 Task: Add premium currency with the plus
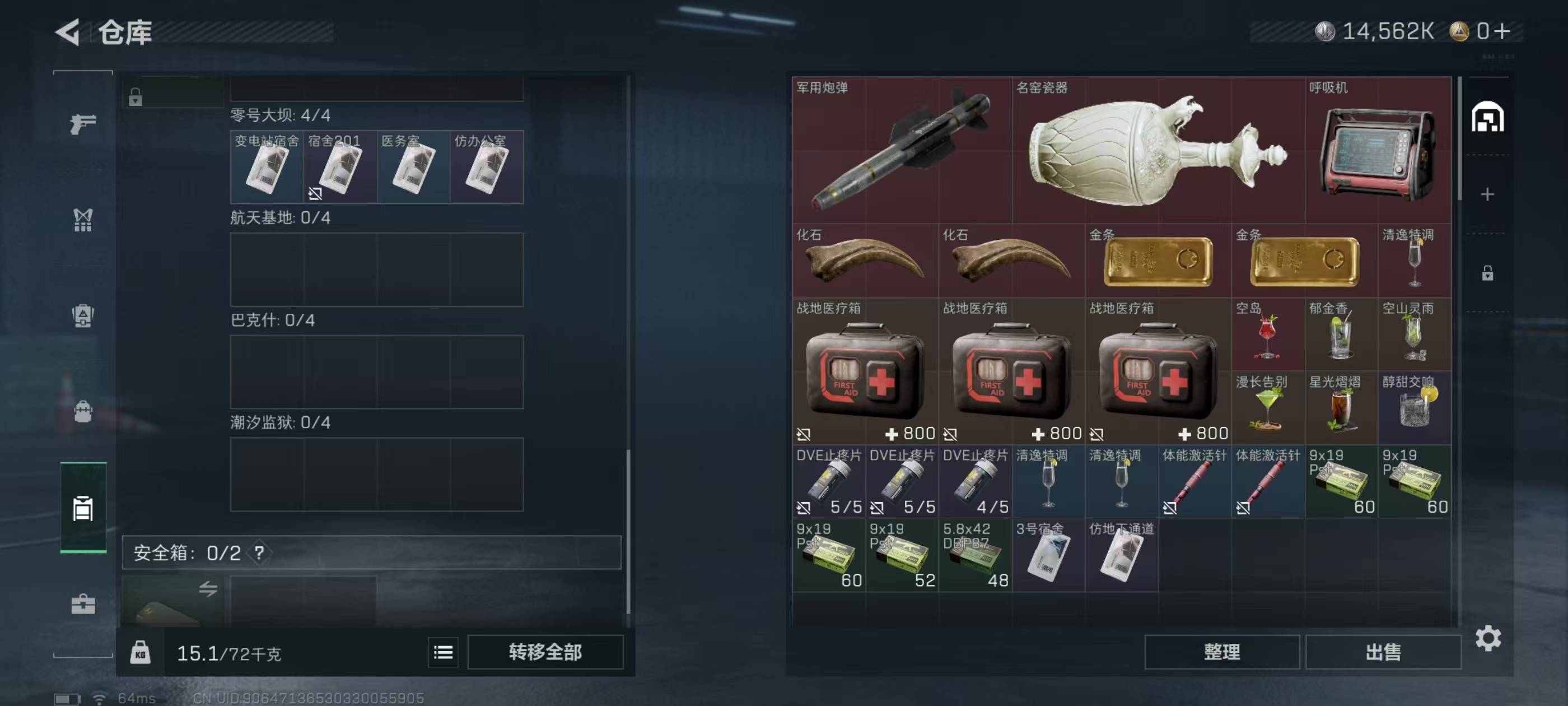(1502, 31)
